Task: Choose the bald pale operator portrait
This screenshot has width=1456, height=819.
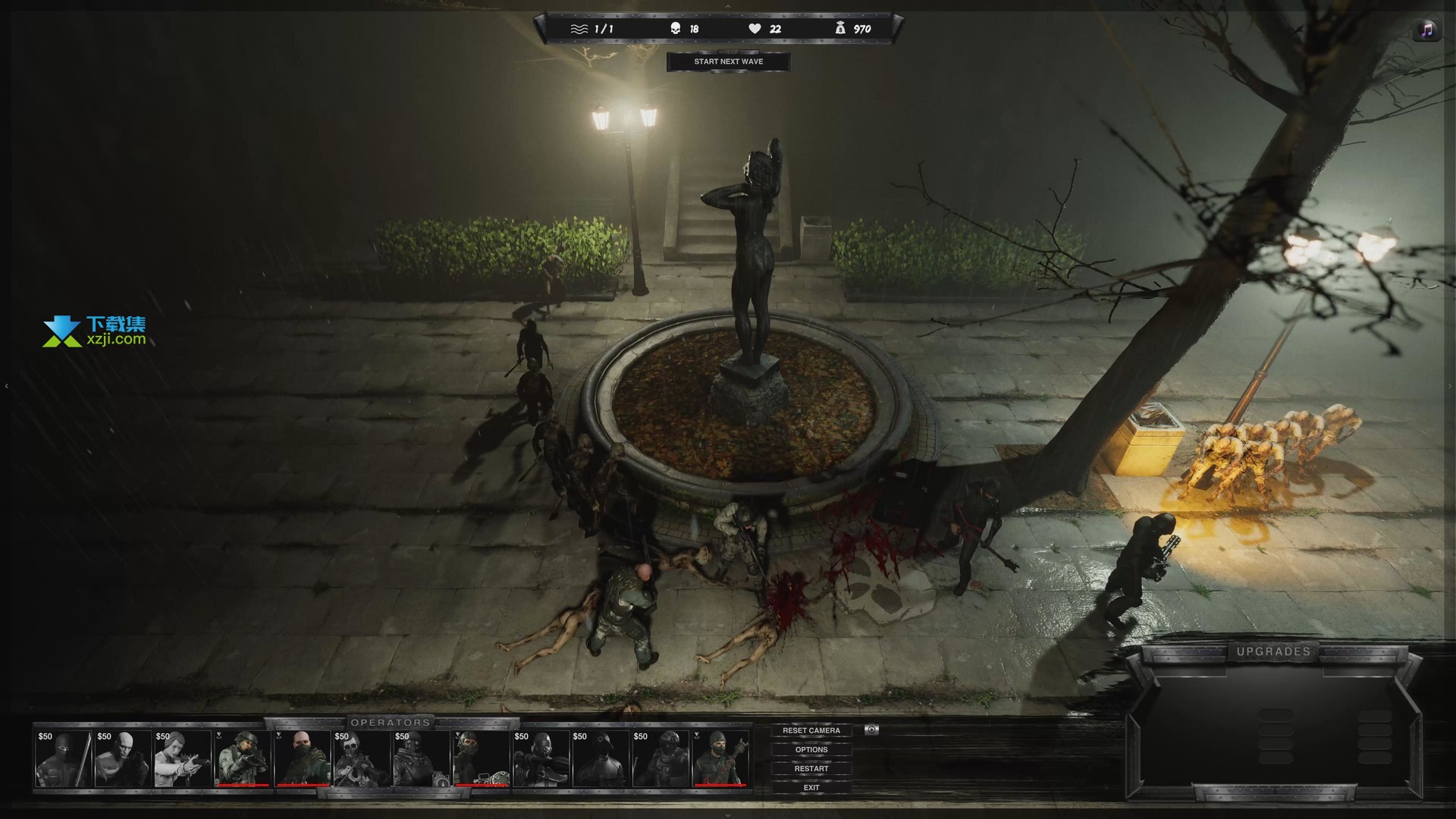Action: coord(123,758)
